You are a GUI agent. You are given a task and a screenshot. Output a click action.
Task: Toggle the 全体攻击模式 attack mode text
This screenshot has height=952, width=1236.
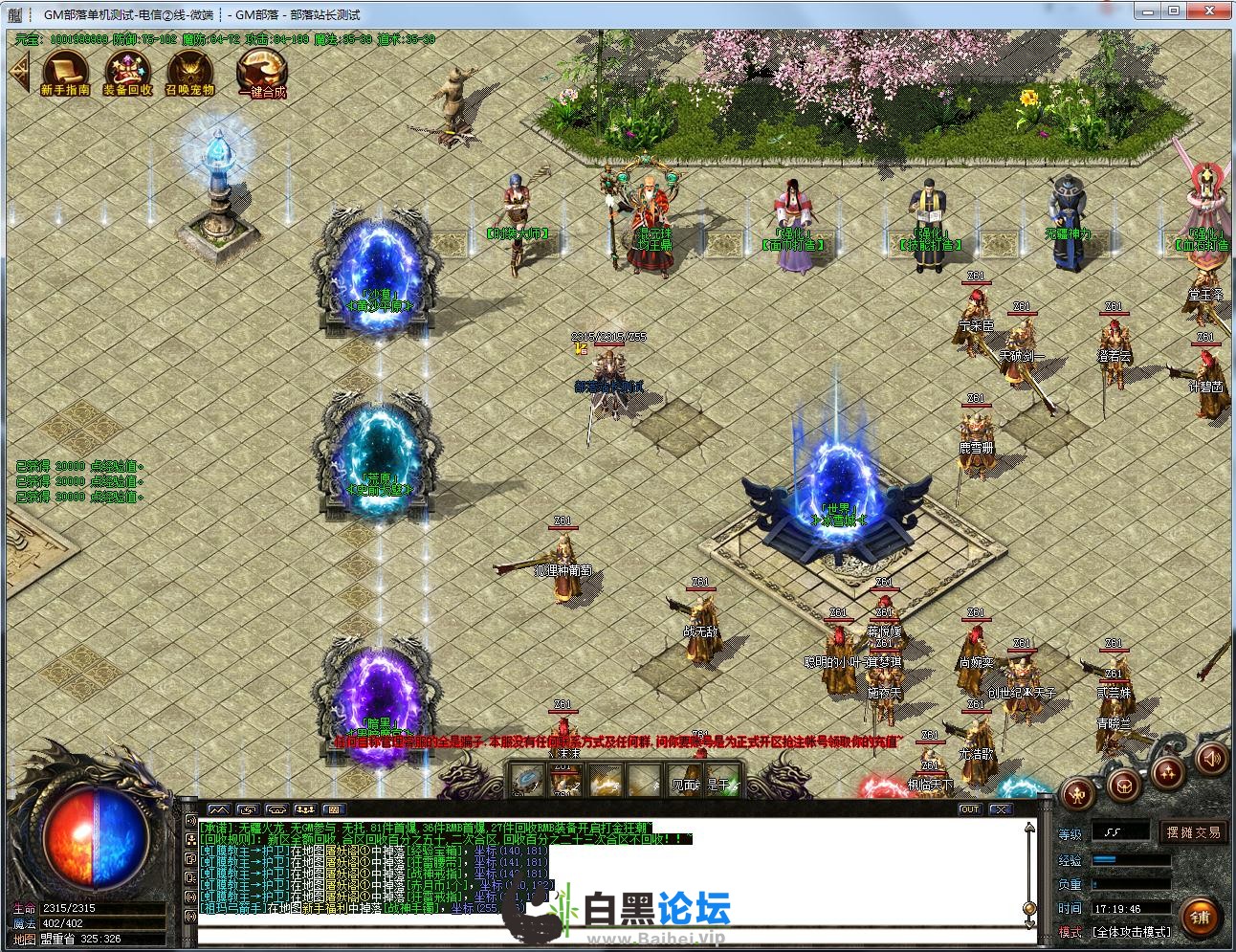click(1132, 931)
